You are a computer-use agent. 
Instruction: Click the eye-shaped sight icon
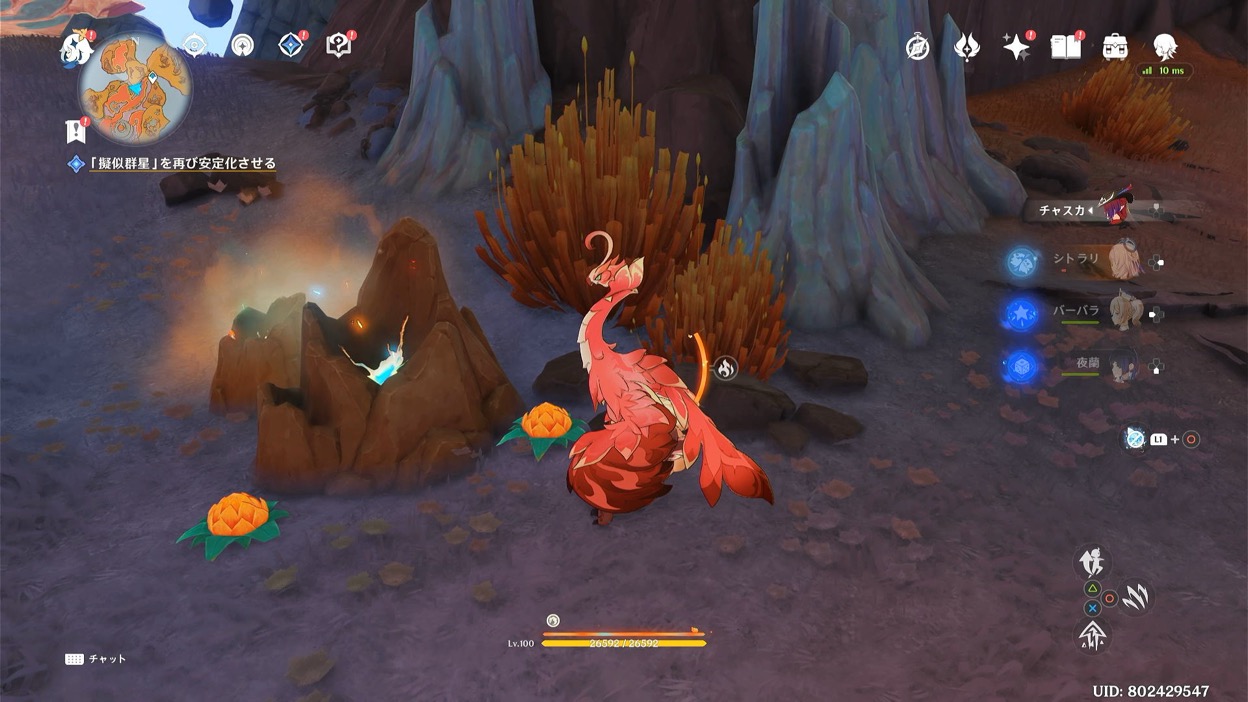coord(195,45)
